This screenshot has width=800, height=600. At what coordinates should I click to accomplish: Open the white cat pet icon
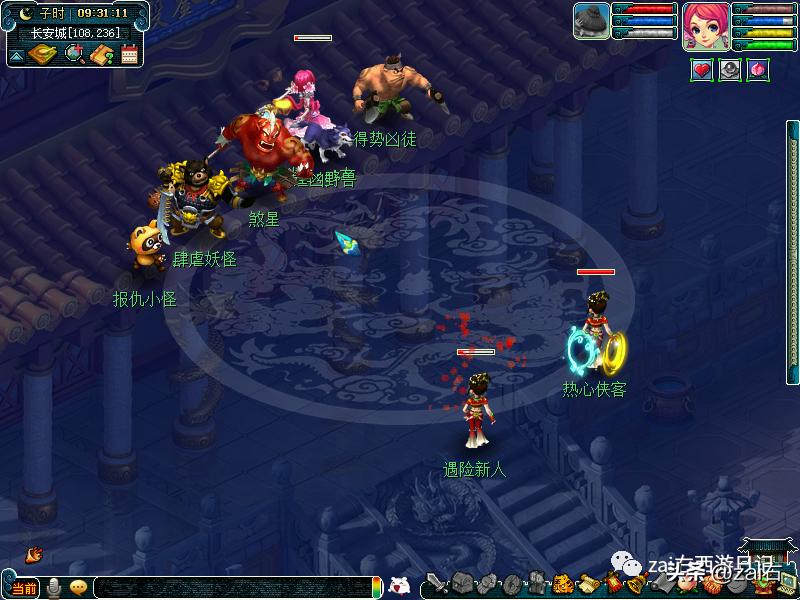(399, 585)
